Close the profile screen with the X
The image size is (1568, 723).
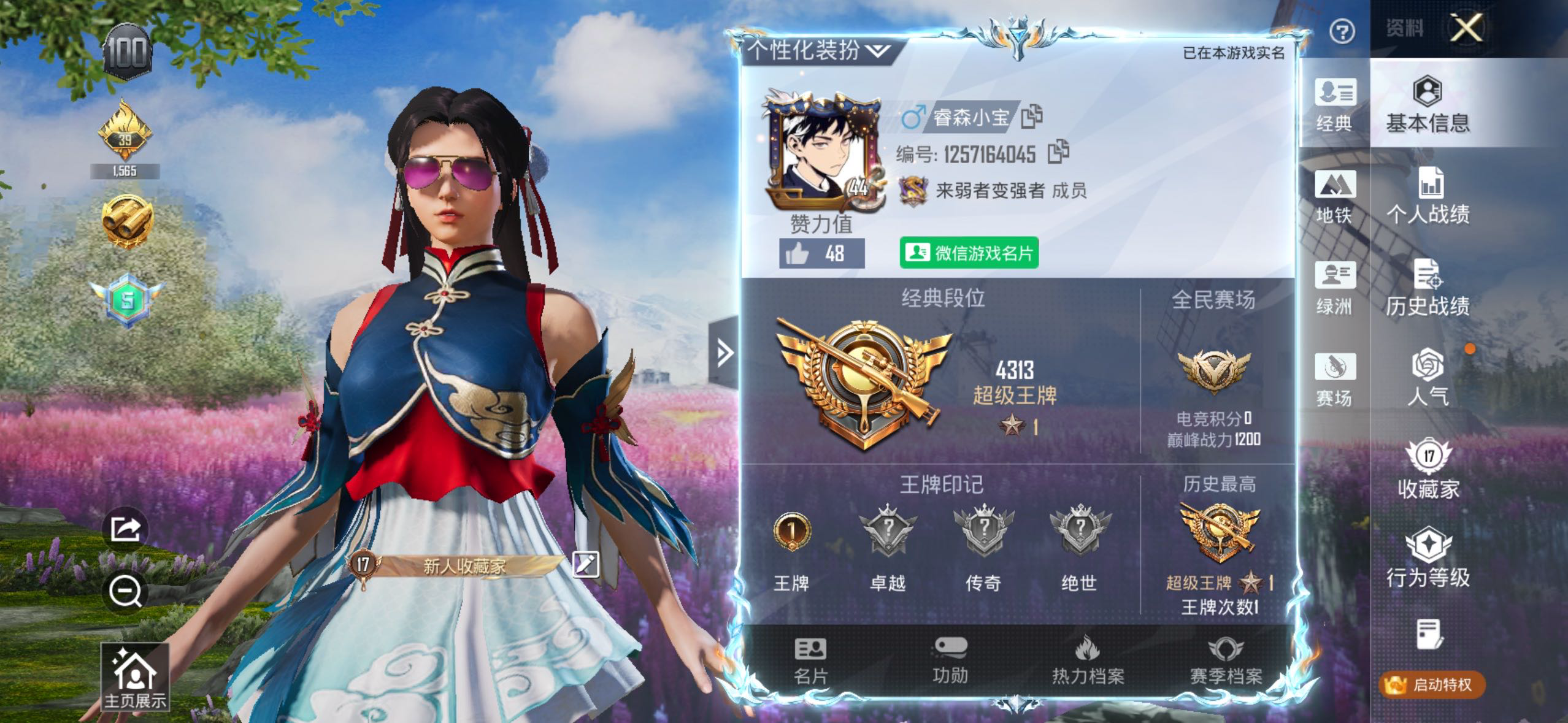[1466, 28]
